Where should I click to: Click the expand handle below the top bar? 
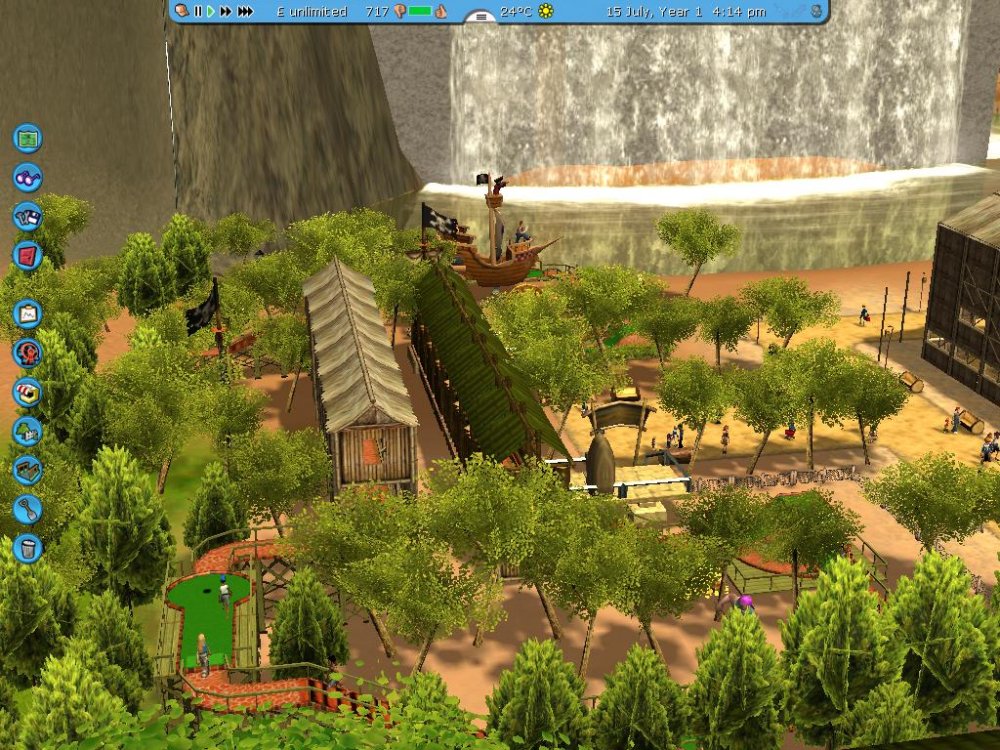pos(482,17)
